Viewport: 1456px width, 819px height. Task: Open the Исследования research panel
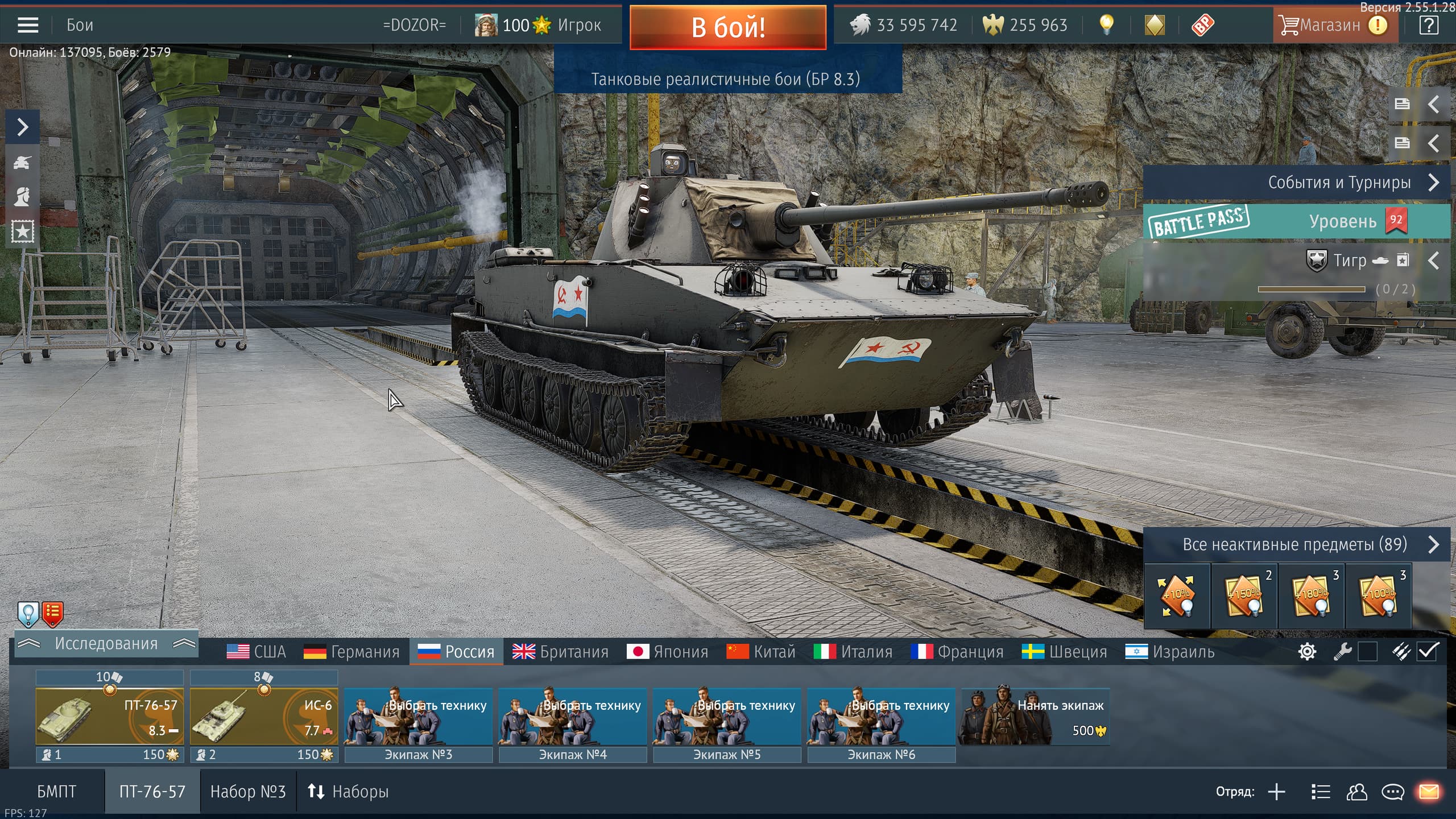click(x=106, y=644)
